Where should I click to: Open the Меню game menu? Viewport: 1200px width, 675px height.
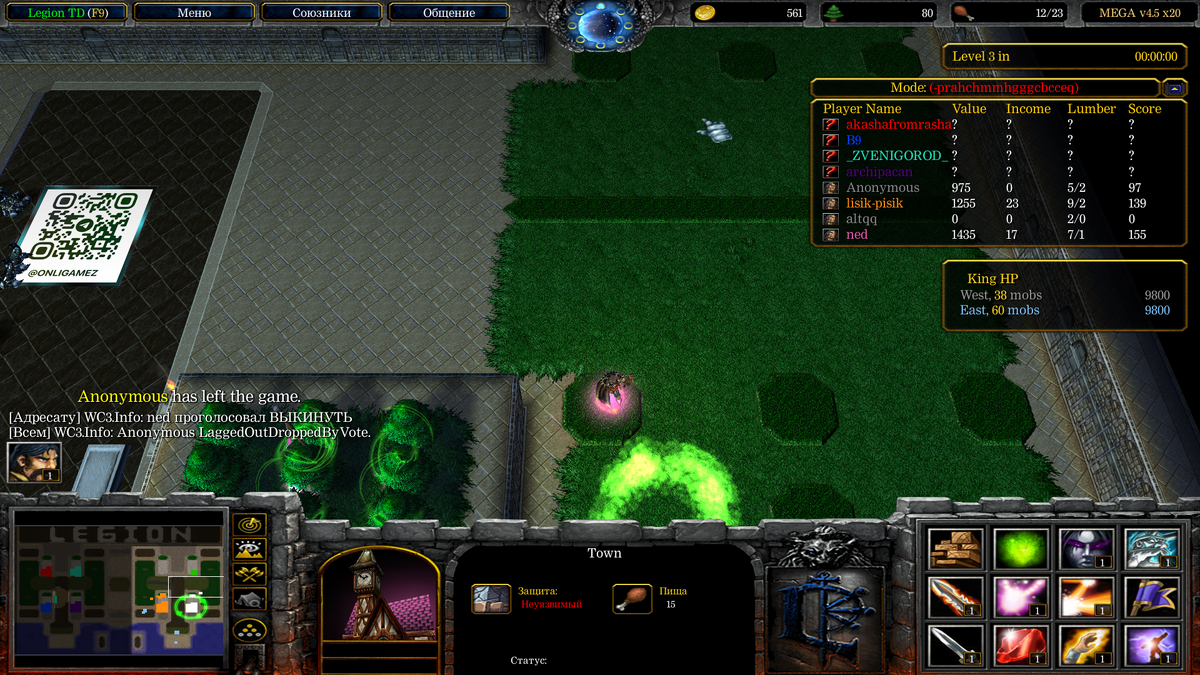coord(194,13)
